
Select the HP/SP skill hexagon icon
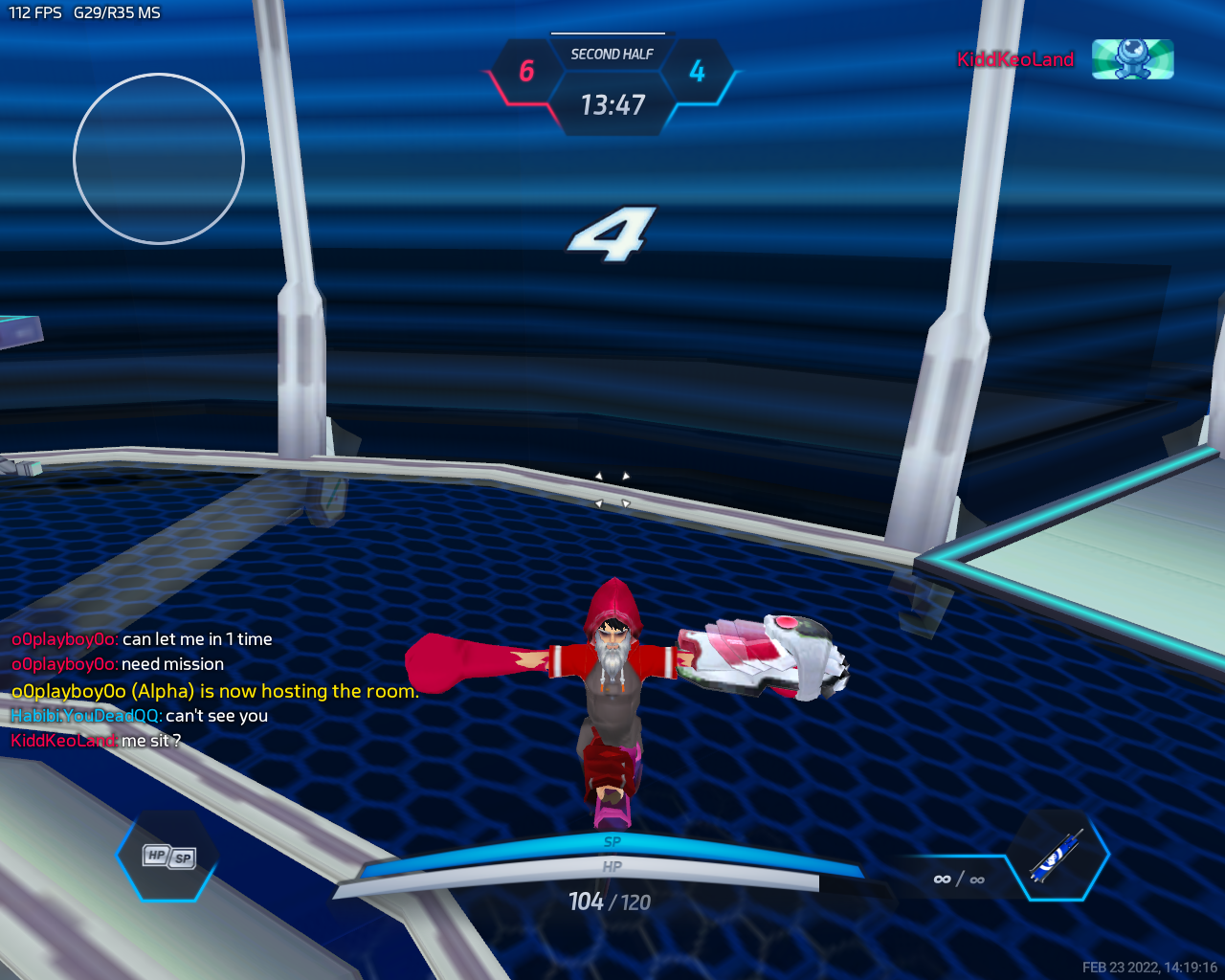(168, 857)
